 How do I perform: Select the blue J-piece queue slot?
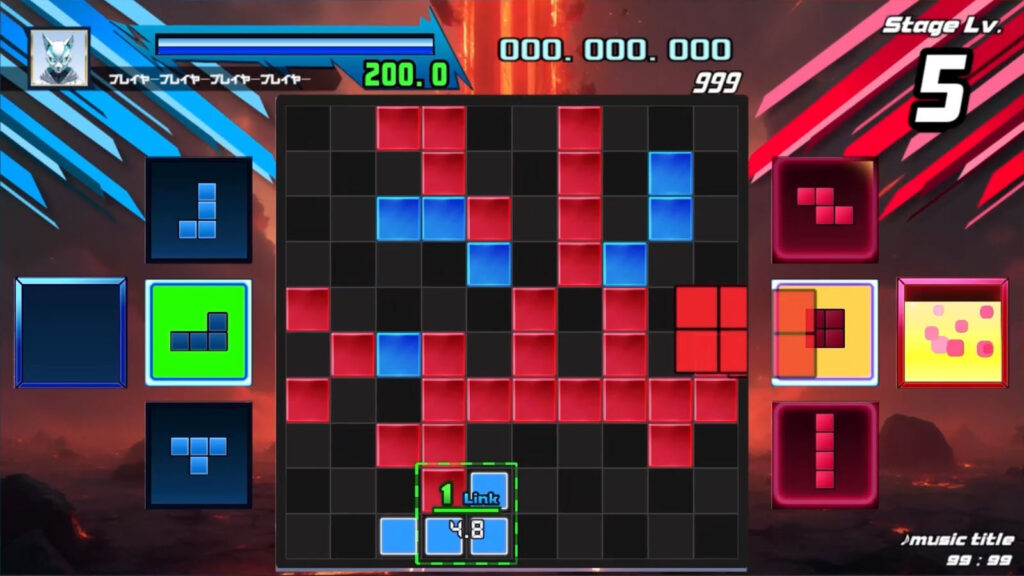tap(198, 210)
